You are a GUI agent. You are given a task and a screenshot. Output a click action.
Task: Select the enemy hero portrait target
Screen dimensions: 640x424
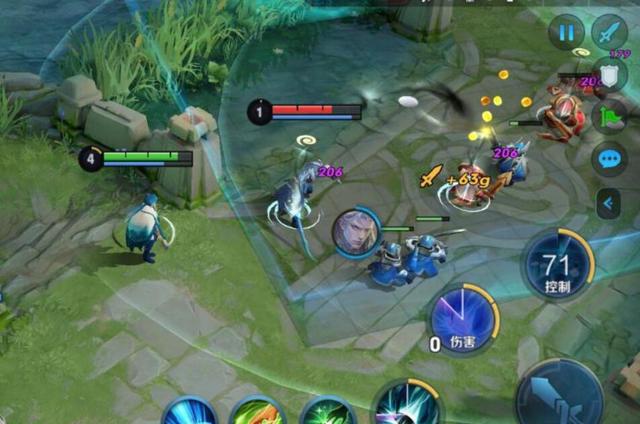tap(355, 231)
